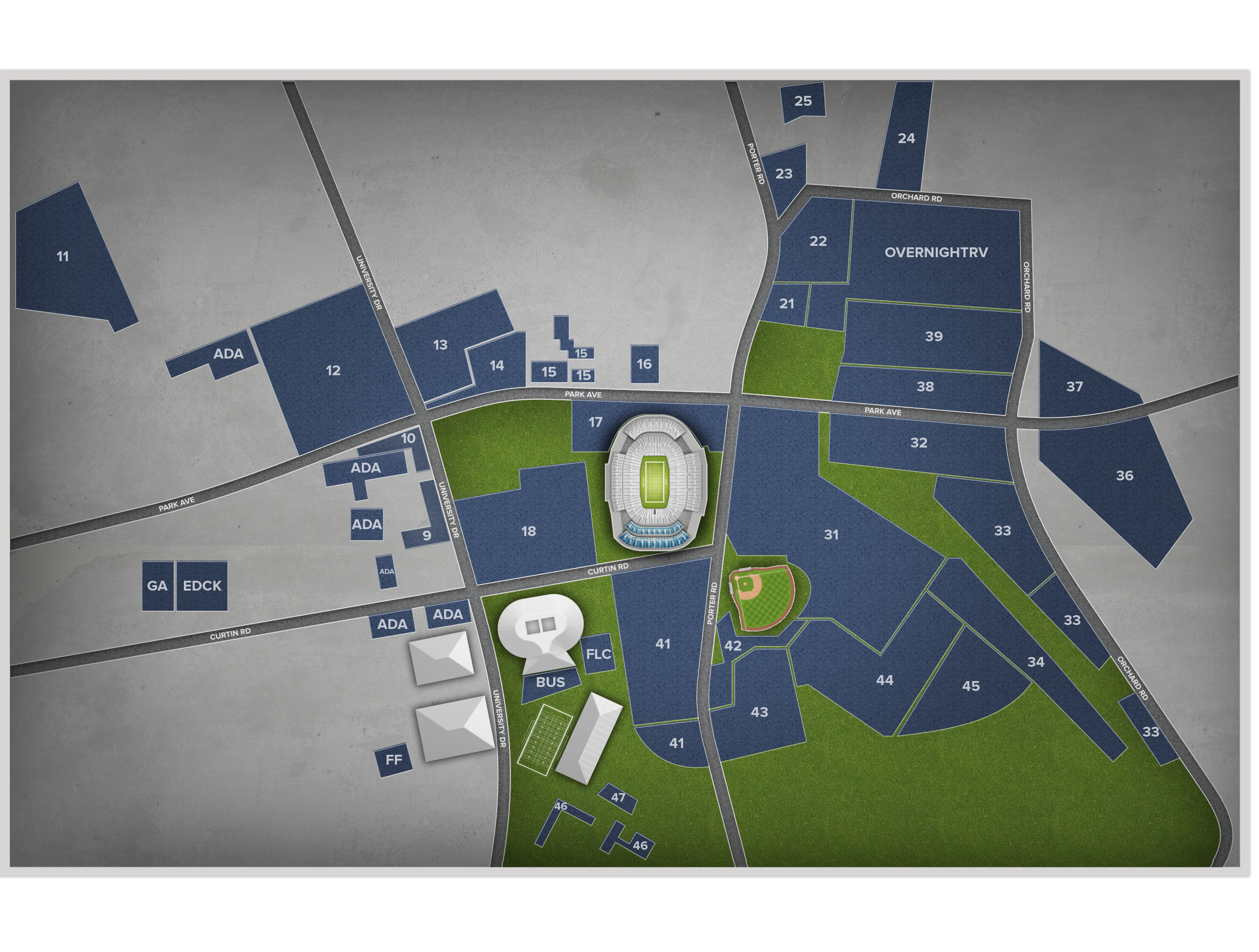The height and width of the screenshot is (952, 1259).
Task: Choose parking lot 22
Action: 818,241
